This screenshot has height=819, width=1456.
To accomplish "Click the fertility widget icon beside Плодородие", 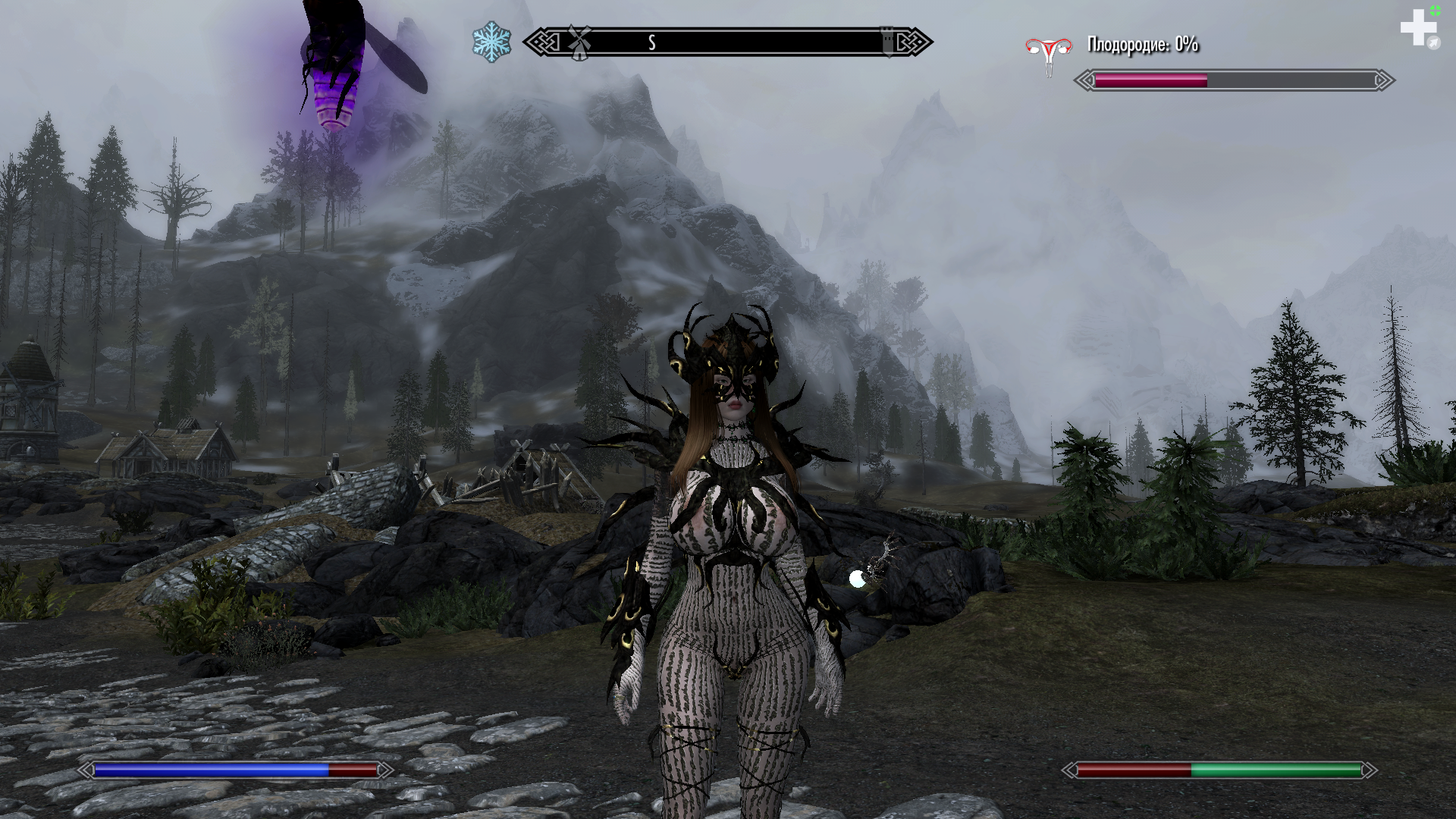I will click(1049, 52).
